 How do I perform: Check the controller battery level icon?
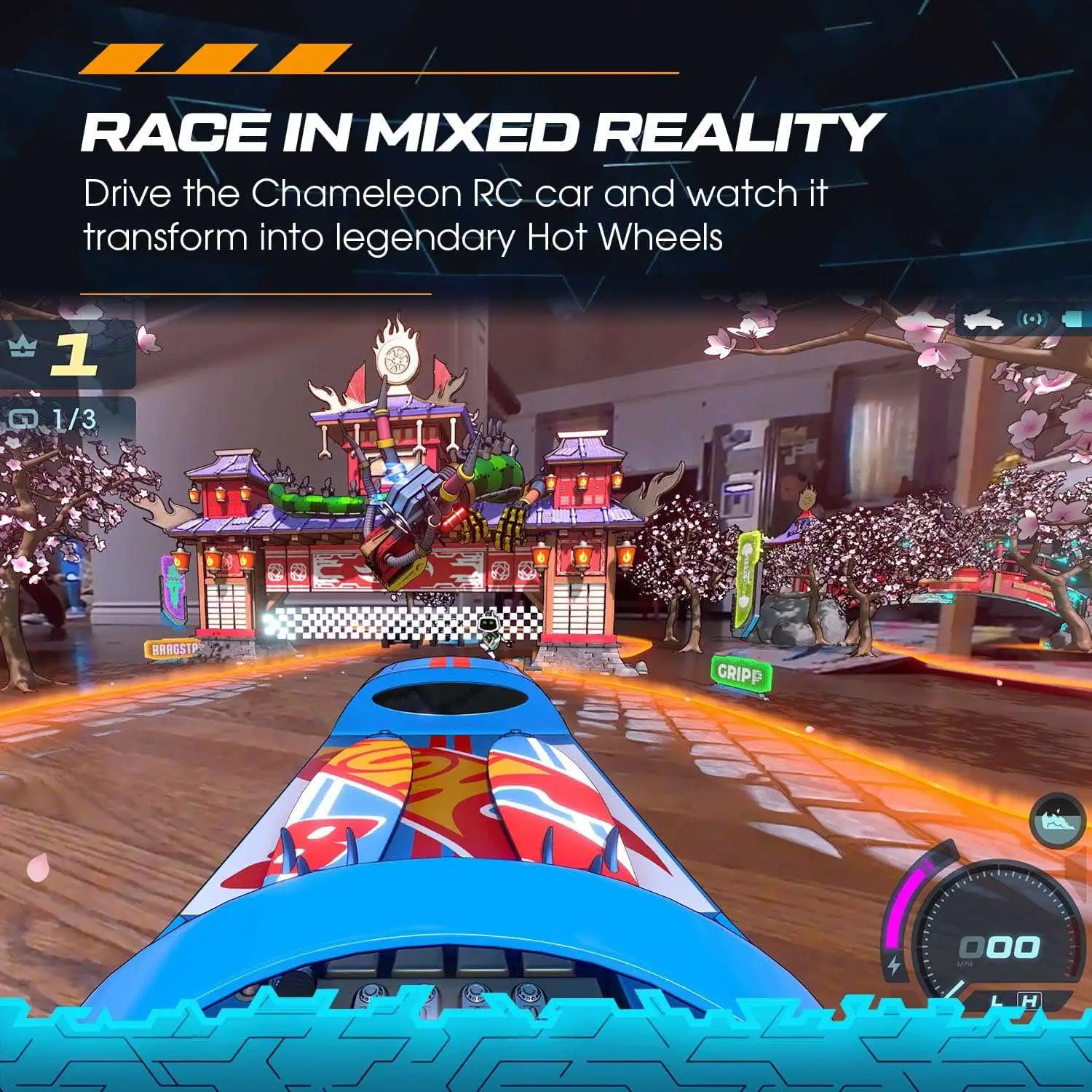click(1077, 318)
